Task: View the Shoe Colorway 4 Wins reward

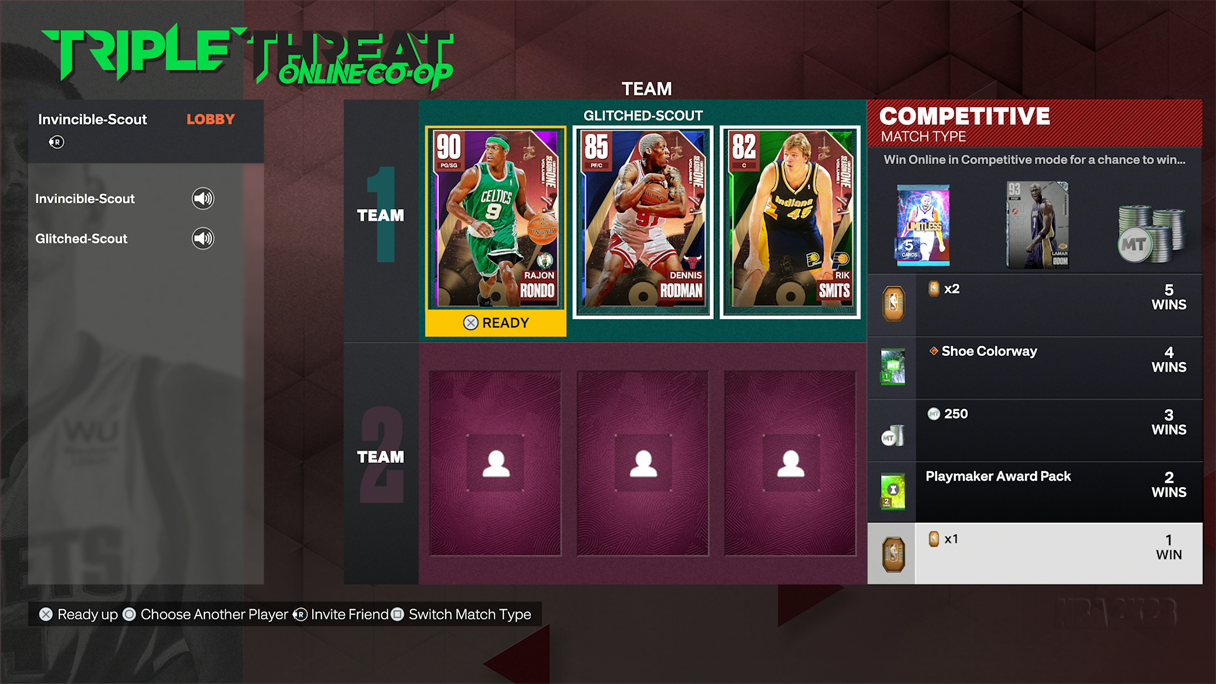Action: [1034, 366]
